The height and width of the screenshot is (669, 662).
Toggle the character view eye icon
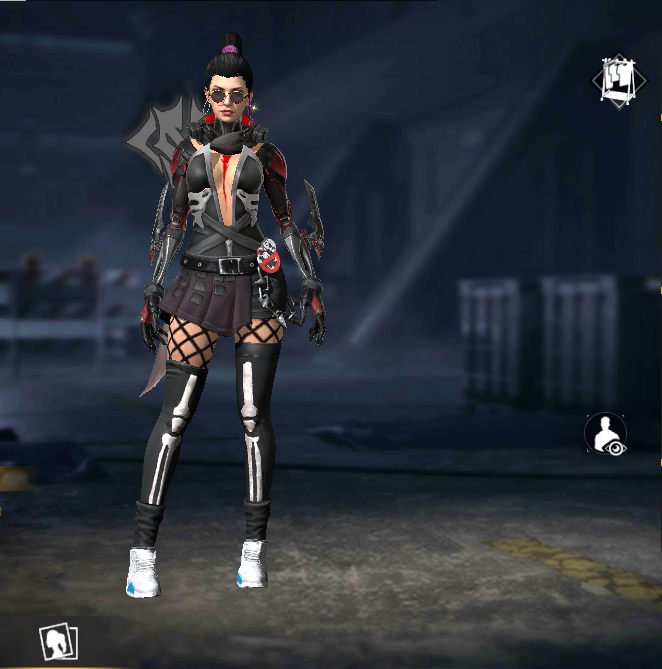(606, 436)
